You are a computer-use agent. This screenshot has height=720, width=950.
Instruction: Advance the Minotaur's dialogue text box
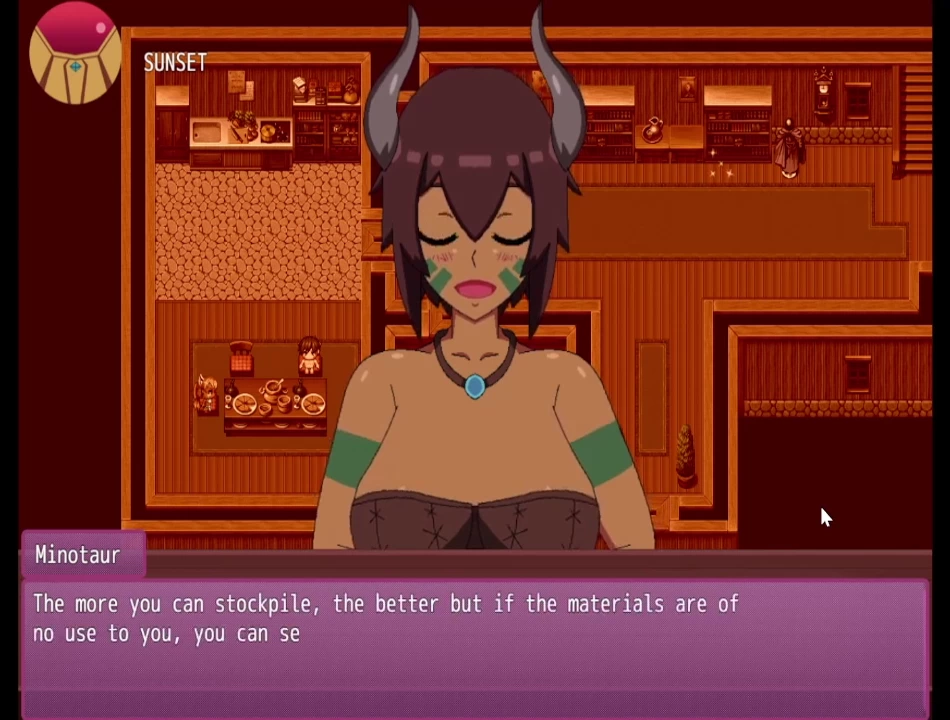475,640
